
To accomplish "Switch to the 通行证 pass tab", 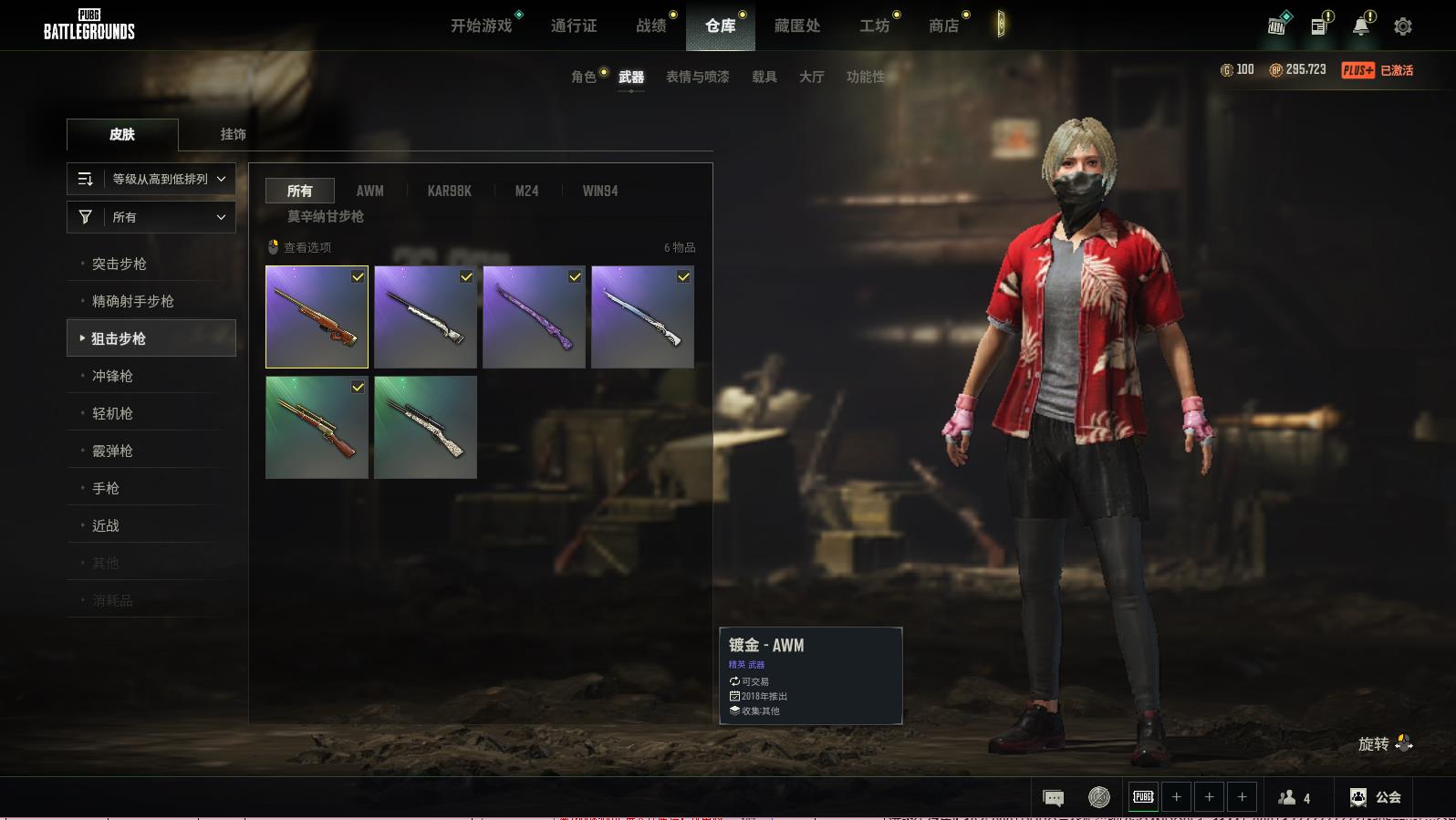I will (574, 26).
